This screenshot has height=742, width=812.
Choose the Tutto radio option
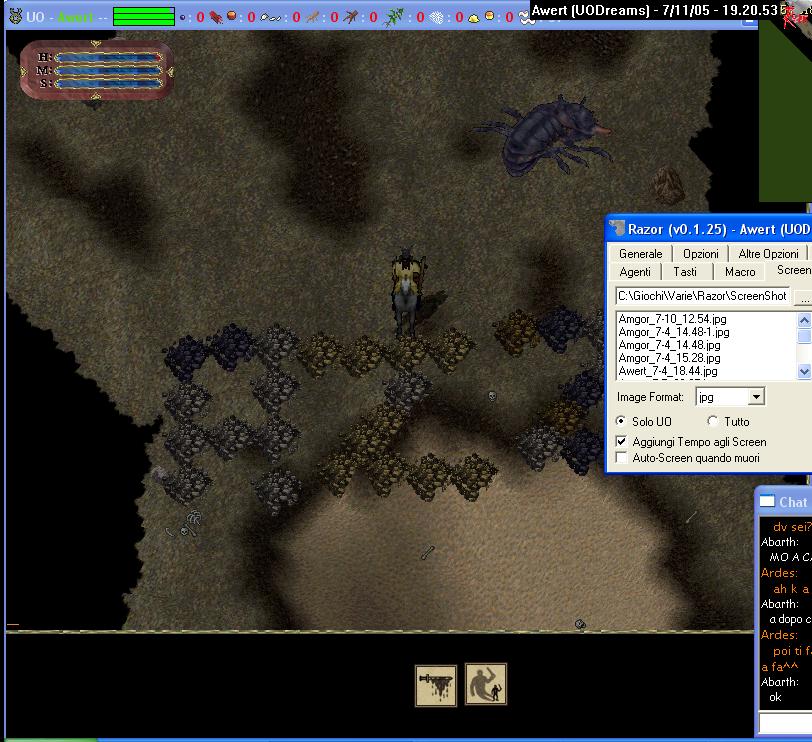tap(712, 422)
